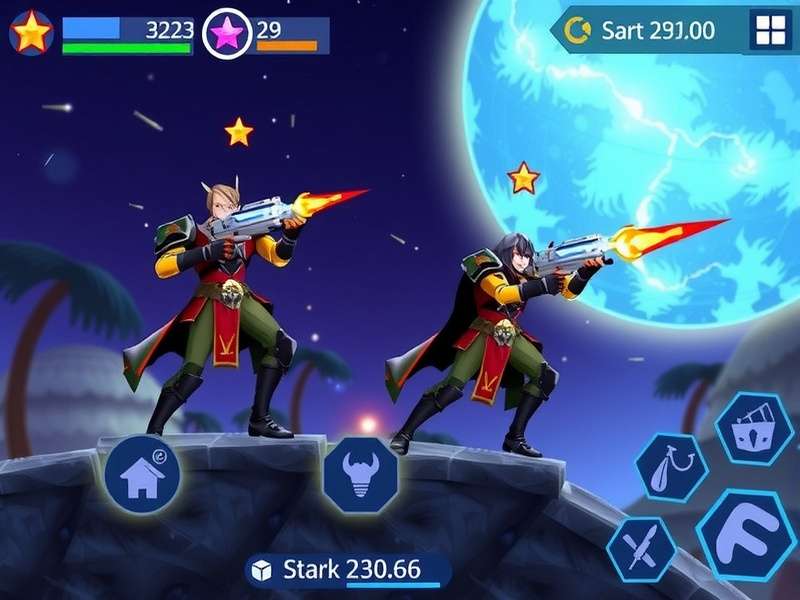Open the horned helmet hexagon button
800x600 pixels.
click(361, 475)
